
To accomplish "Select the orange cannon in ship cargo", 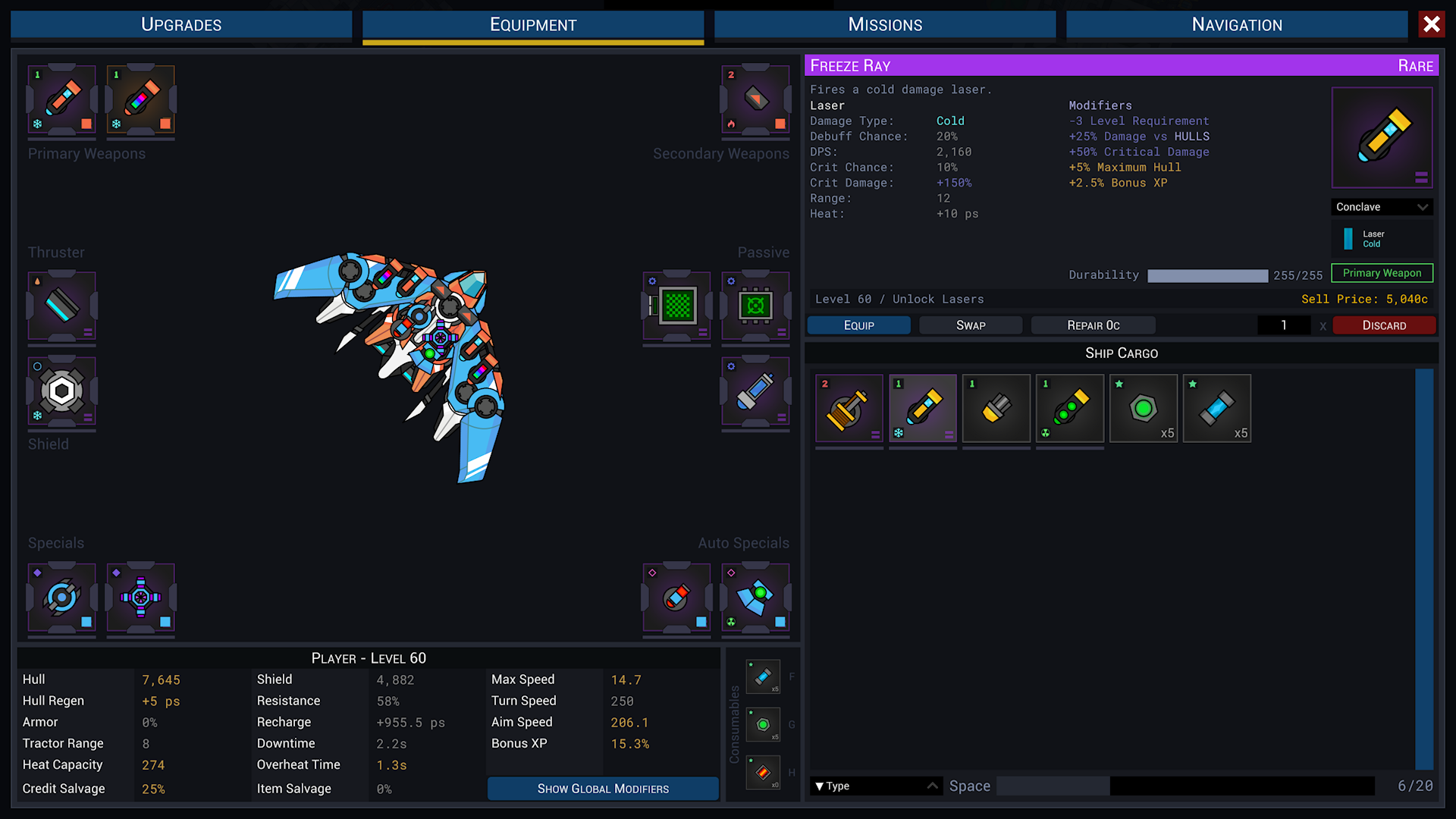I will (849, 408).
